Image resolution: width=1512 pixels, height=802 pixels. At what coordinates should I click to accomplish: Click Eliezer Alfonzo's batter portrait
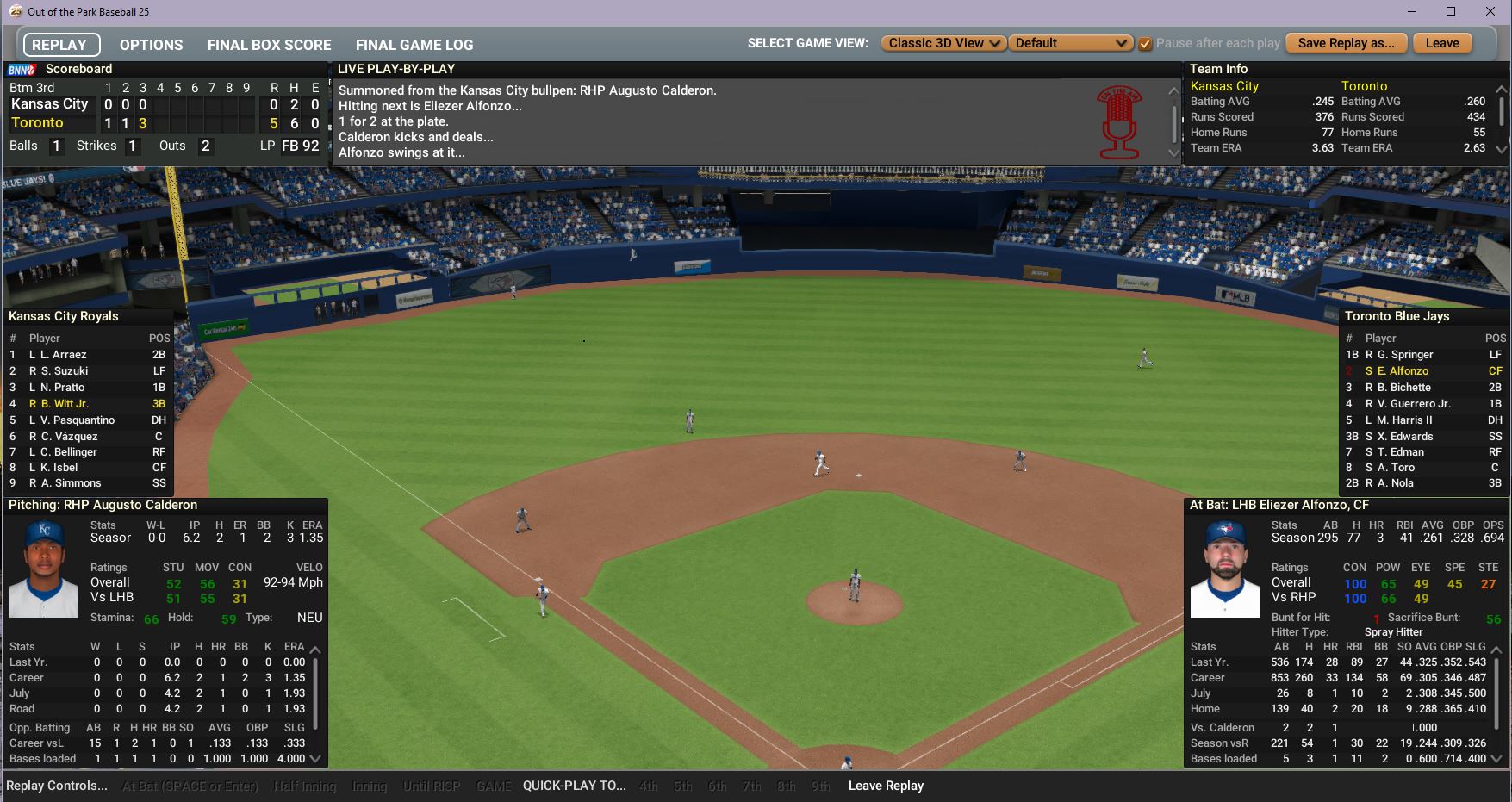pyautogui.click(x=1224, y=569)
